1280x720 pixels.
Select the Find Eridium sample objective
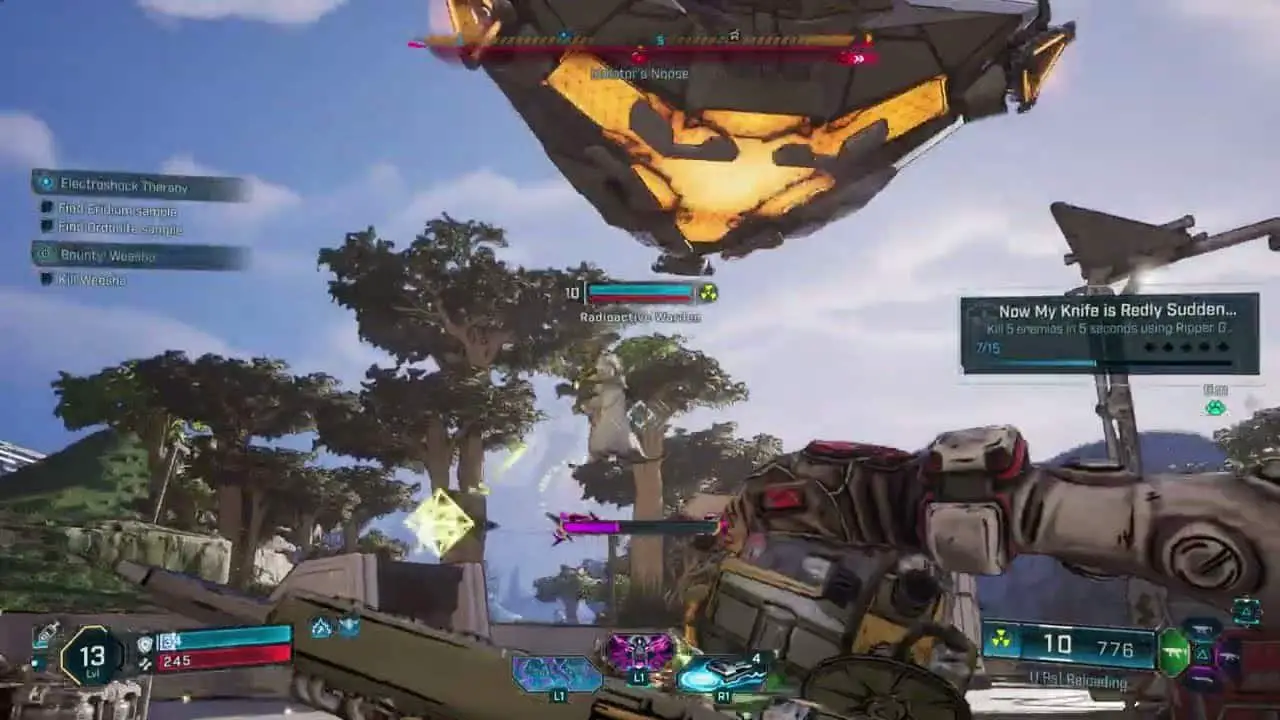116,210
